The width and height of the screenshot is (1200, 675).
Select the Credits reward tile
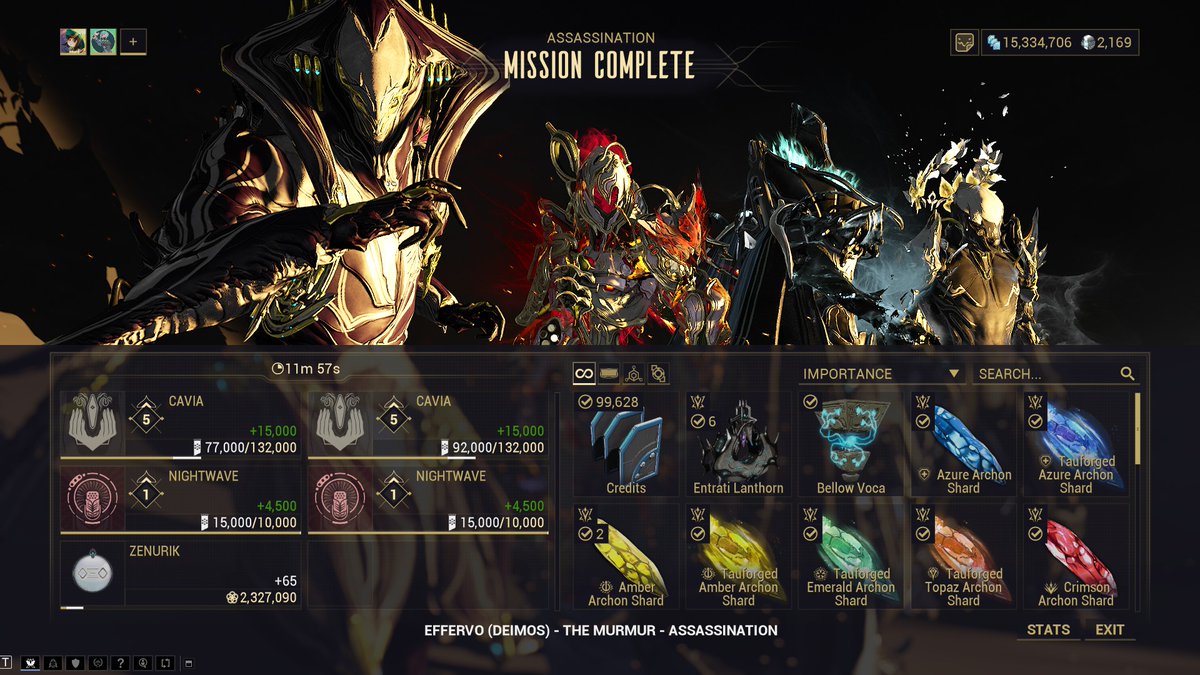626,445
